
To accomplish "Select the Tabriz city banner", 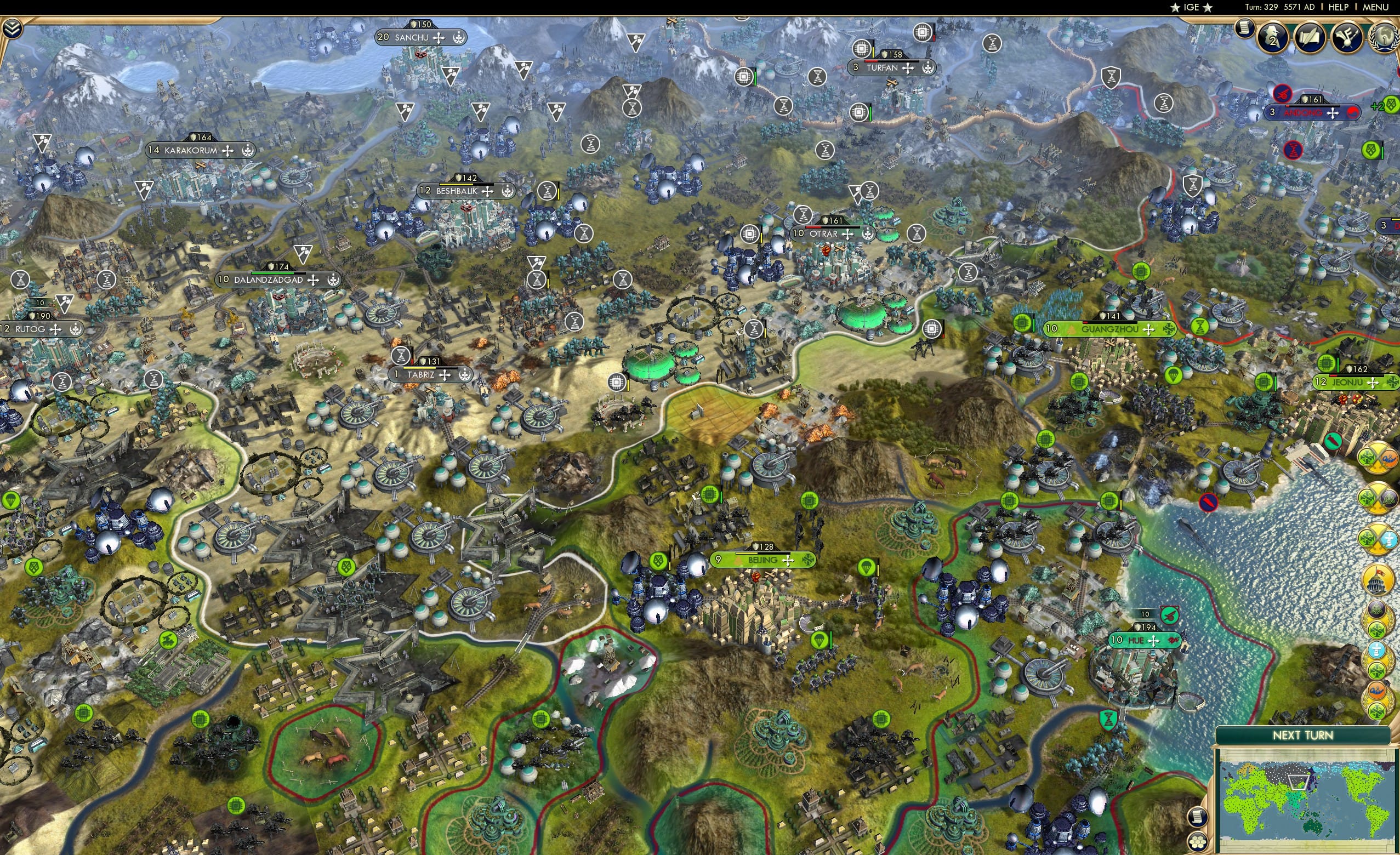I will coord(430,375).
